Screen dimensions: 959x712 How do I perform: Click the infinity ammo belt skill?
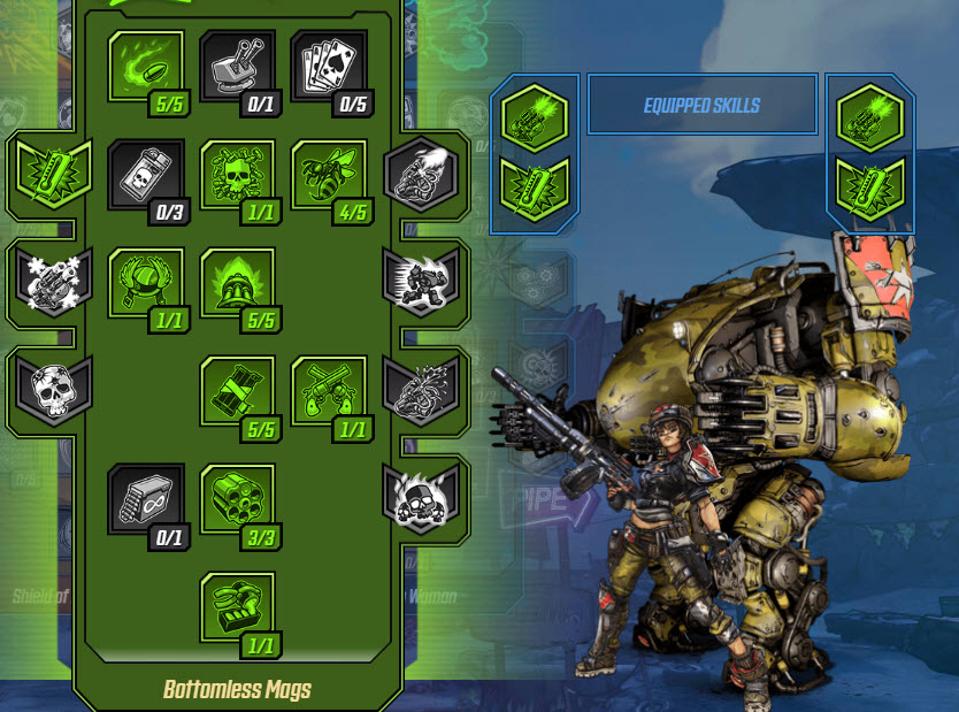[145, 499]
